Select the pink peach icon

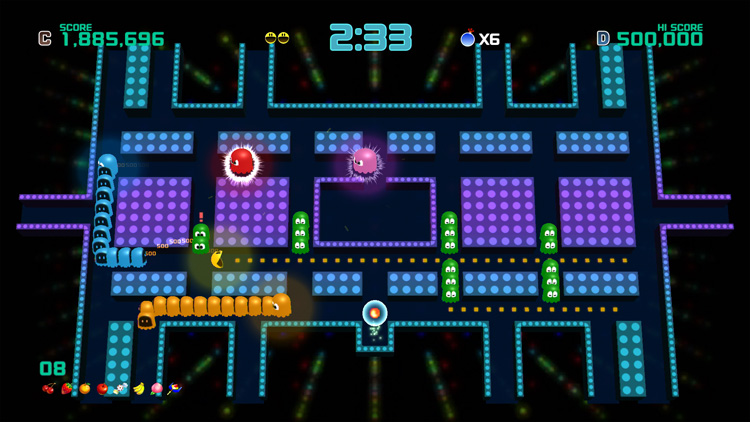coord(157,388)
